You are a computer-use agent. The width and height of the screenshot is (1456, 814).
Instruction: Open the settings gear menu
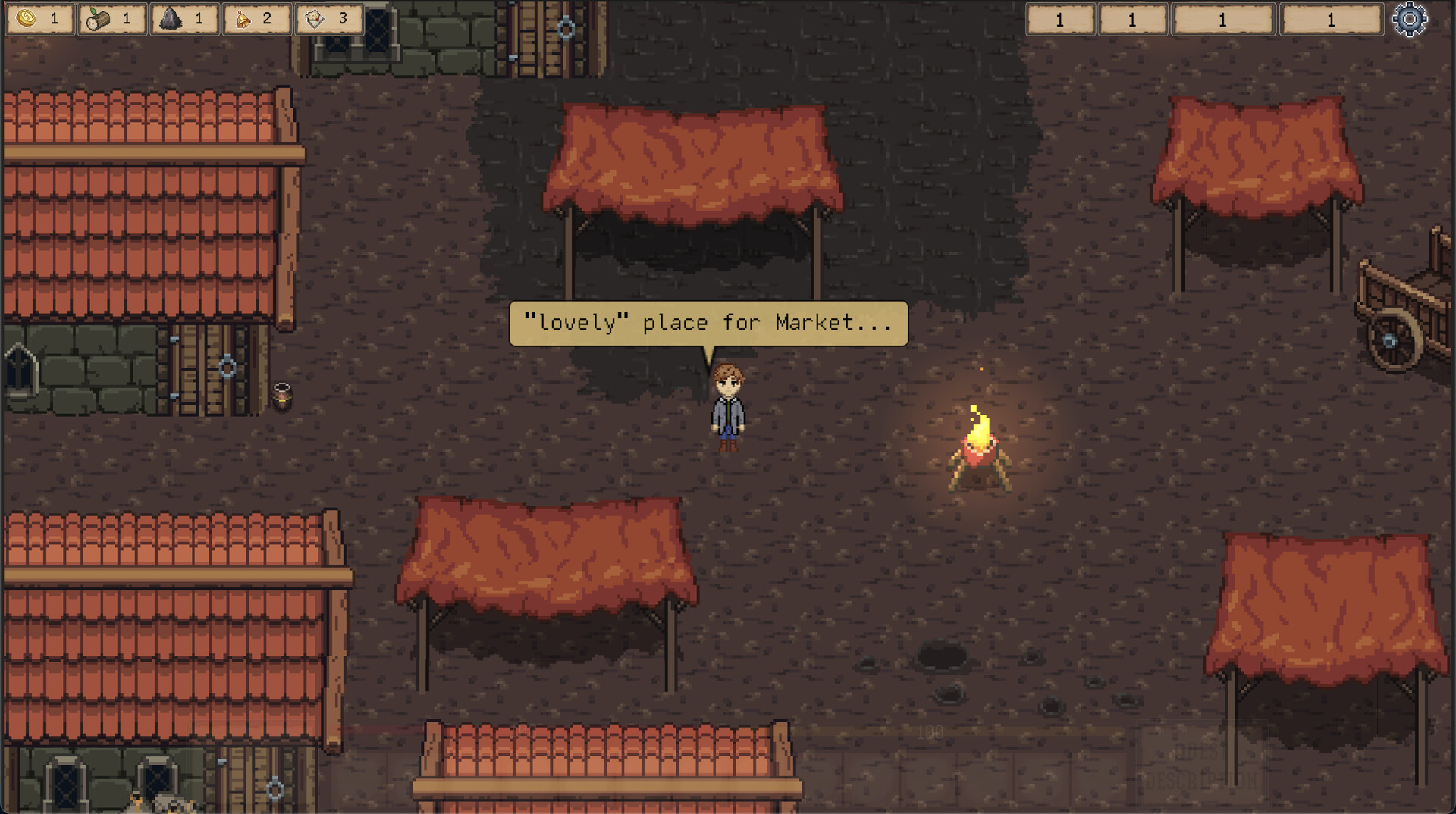(x=1410, y=19)
